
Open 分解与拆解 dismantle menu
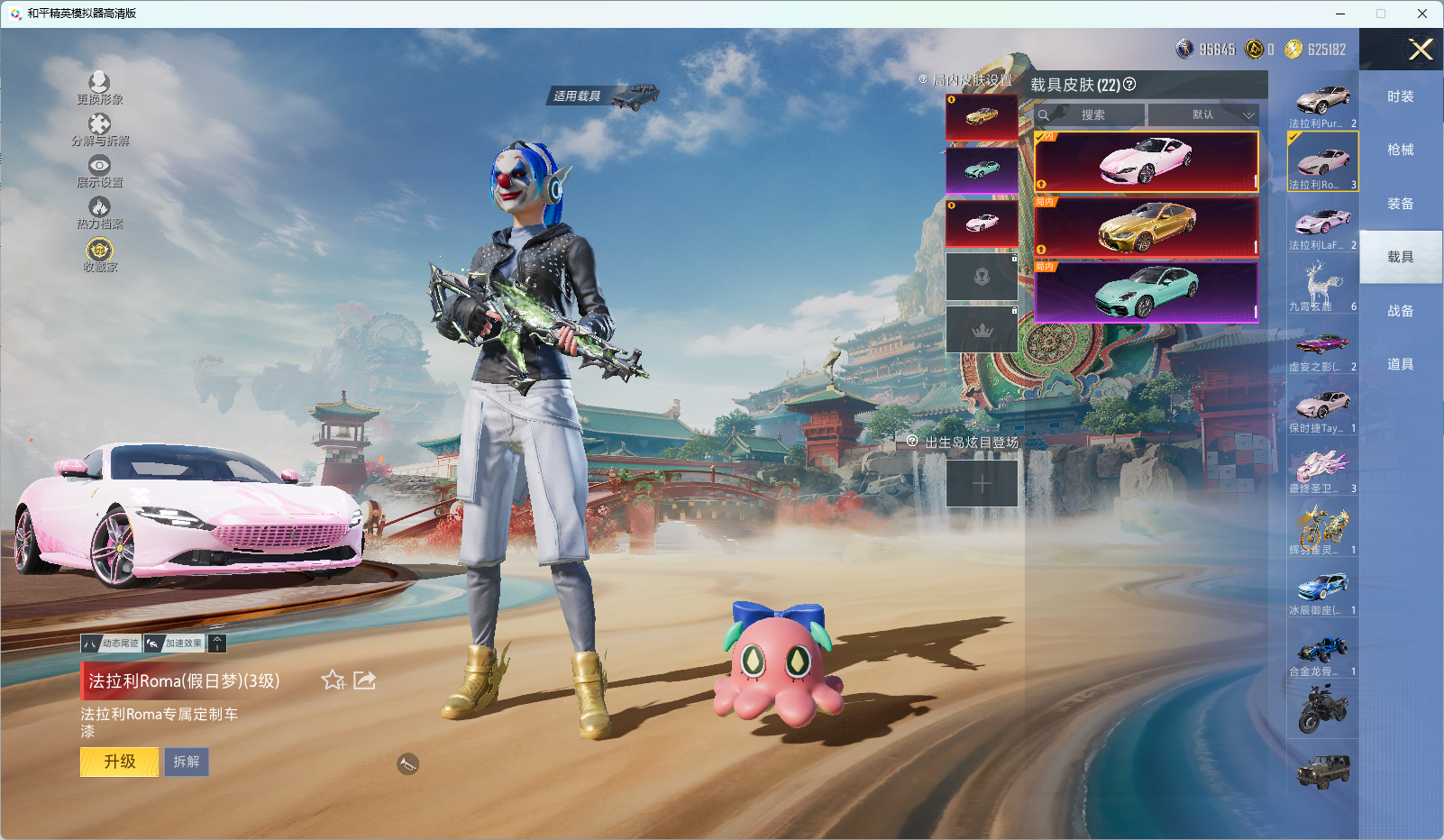[99, 129]
